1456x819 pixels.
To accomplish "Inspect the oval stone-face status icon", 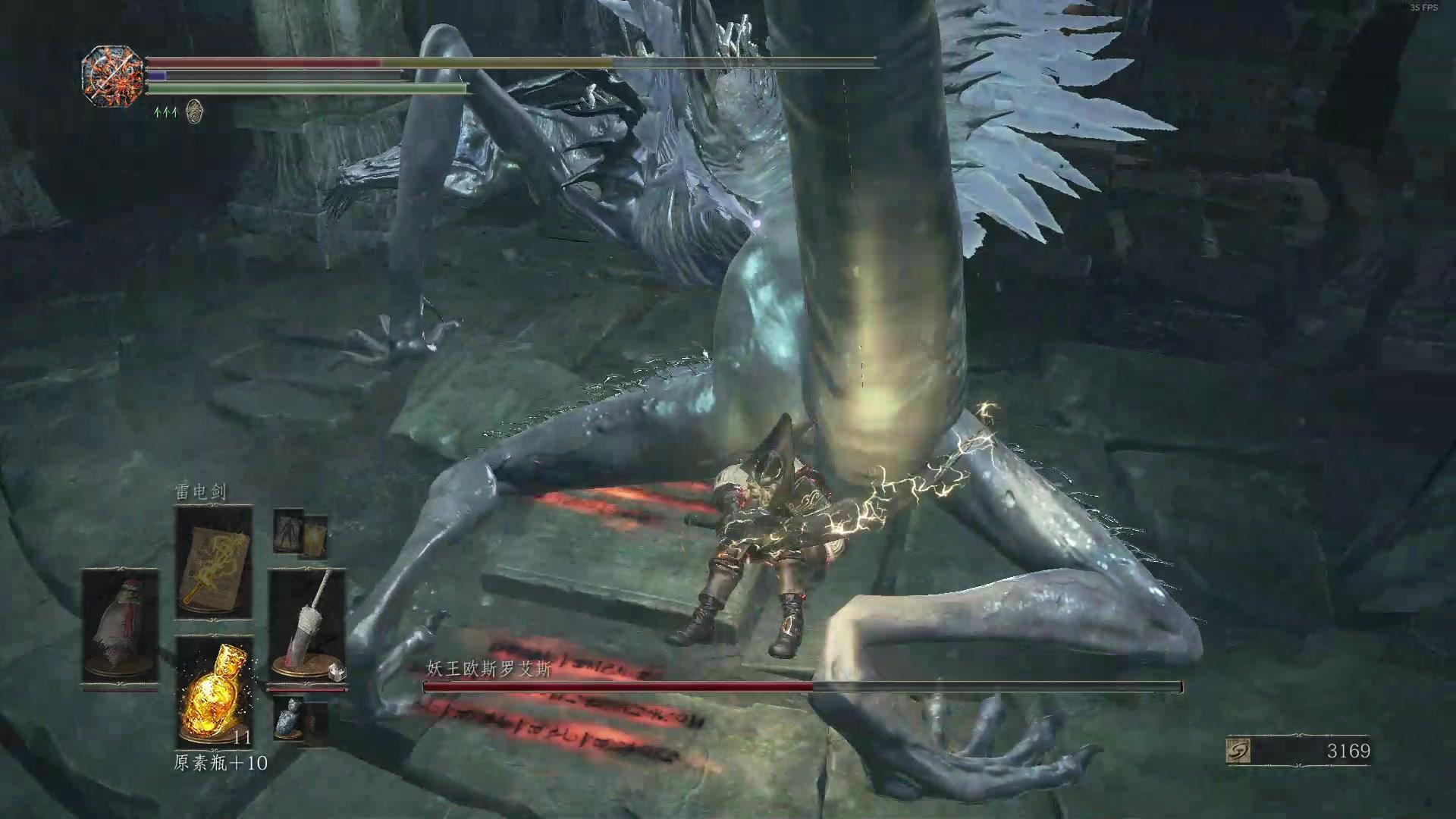I will (x=194, y=111).
